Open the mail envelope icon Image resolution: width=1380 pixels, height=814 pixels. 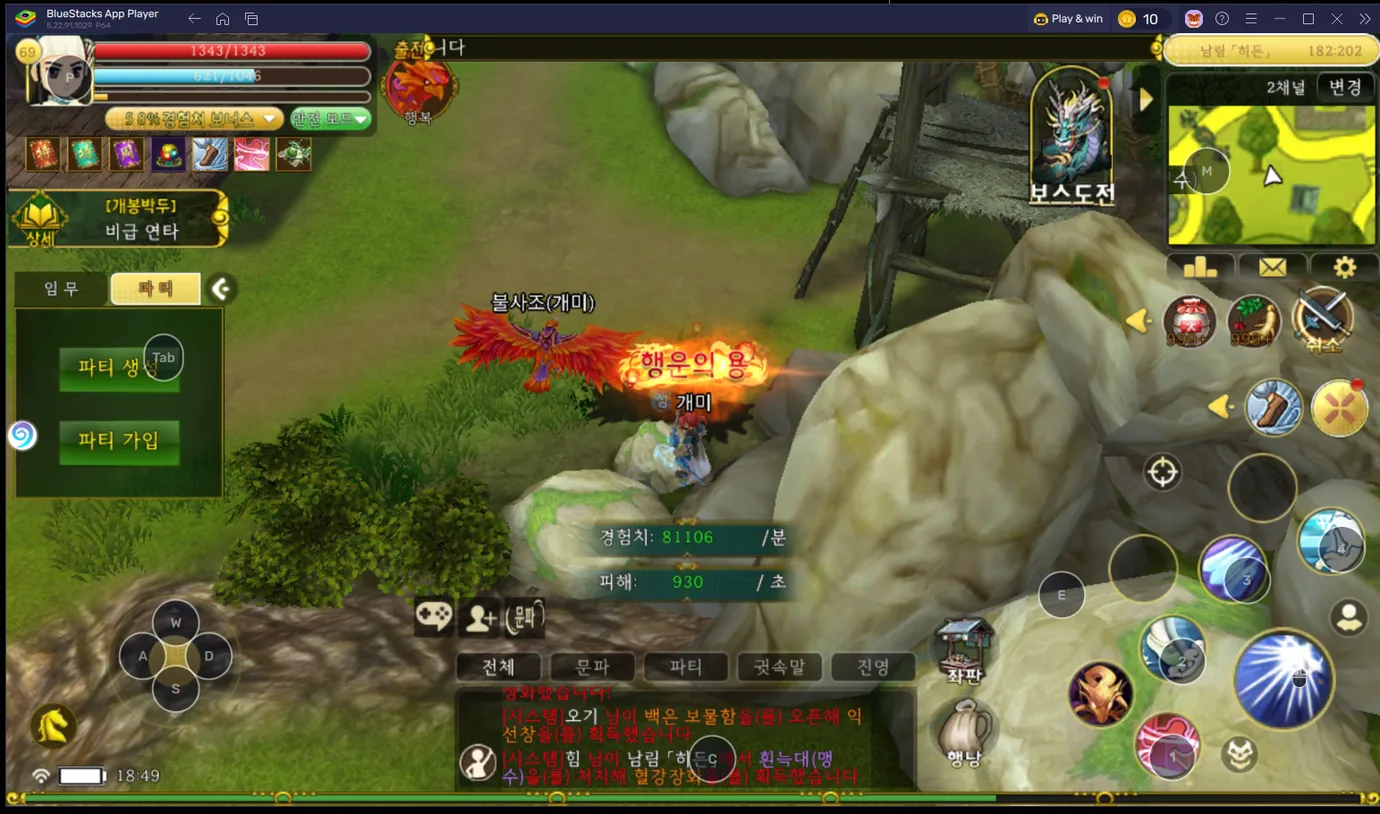pyautogui.click(x=1272, y=267)
